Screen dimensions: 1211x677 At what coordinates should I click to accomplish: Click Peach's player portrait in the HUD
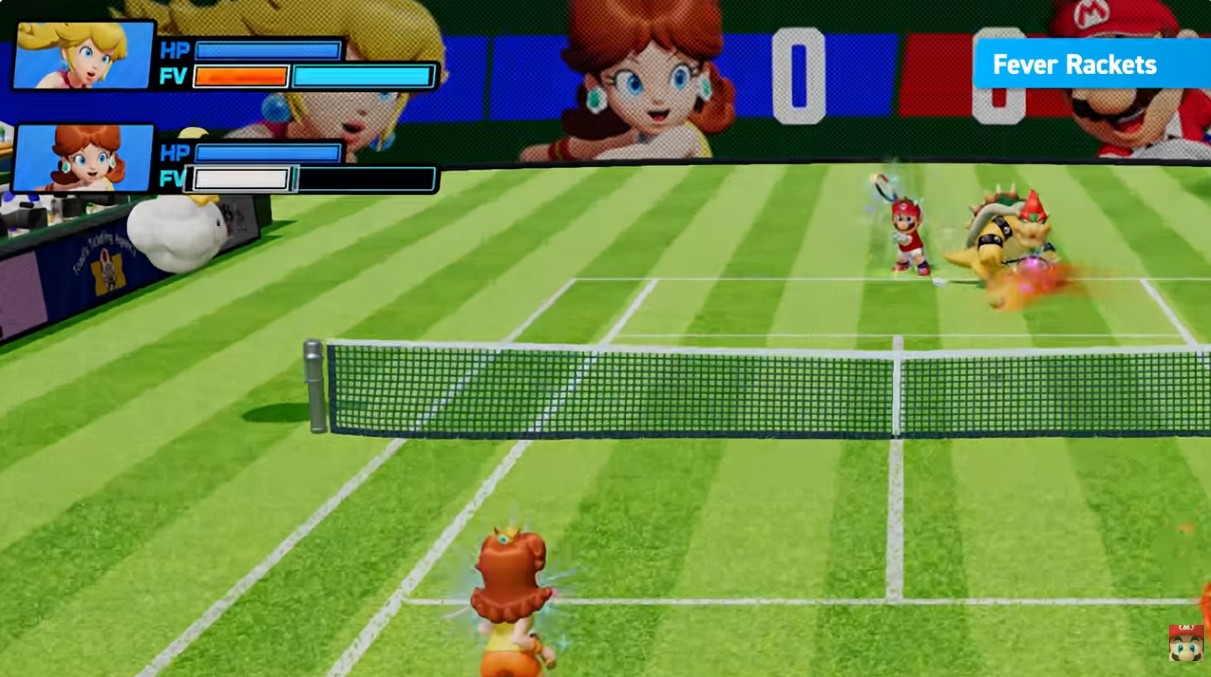pos(84,55)
